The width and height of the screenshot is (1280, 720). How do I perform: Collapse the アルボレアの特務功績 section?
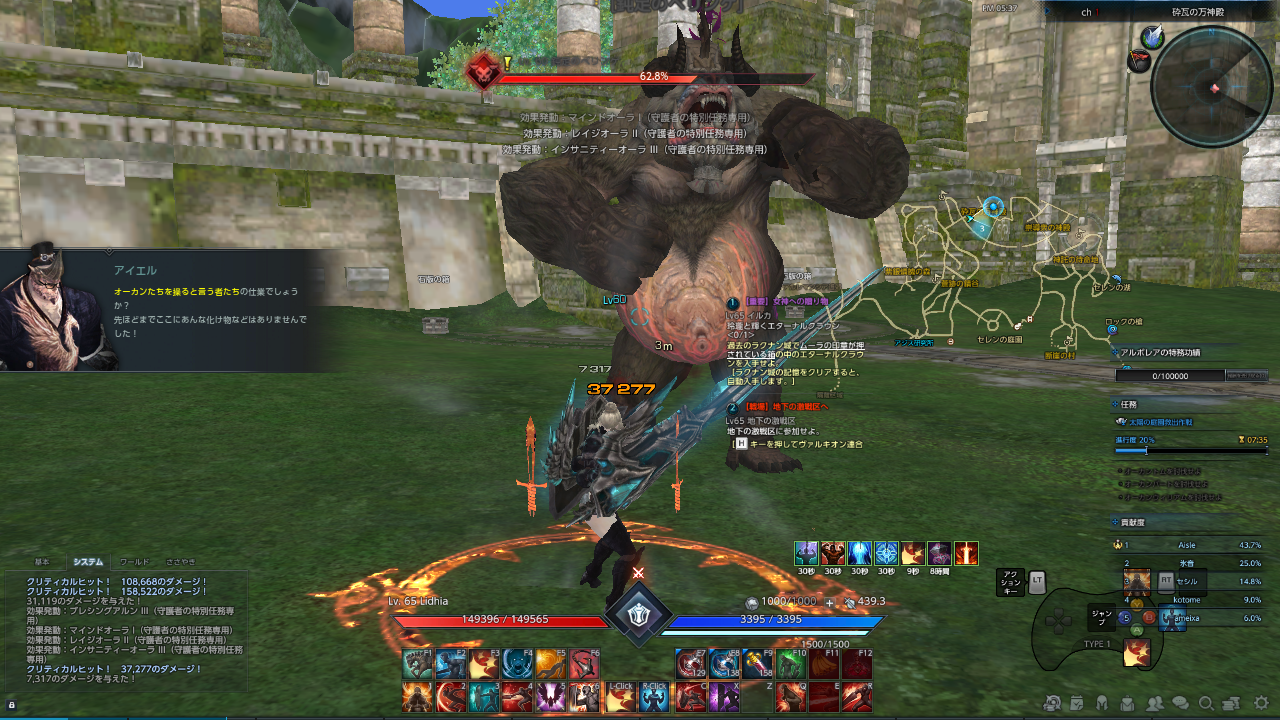point(1115,353)
